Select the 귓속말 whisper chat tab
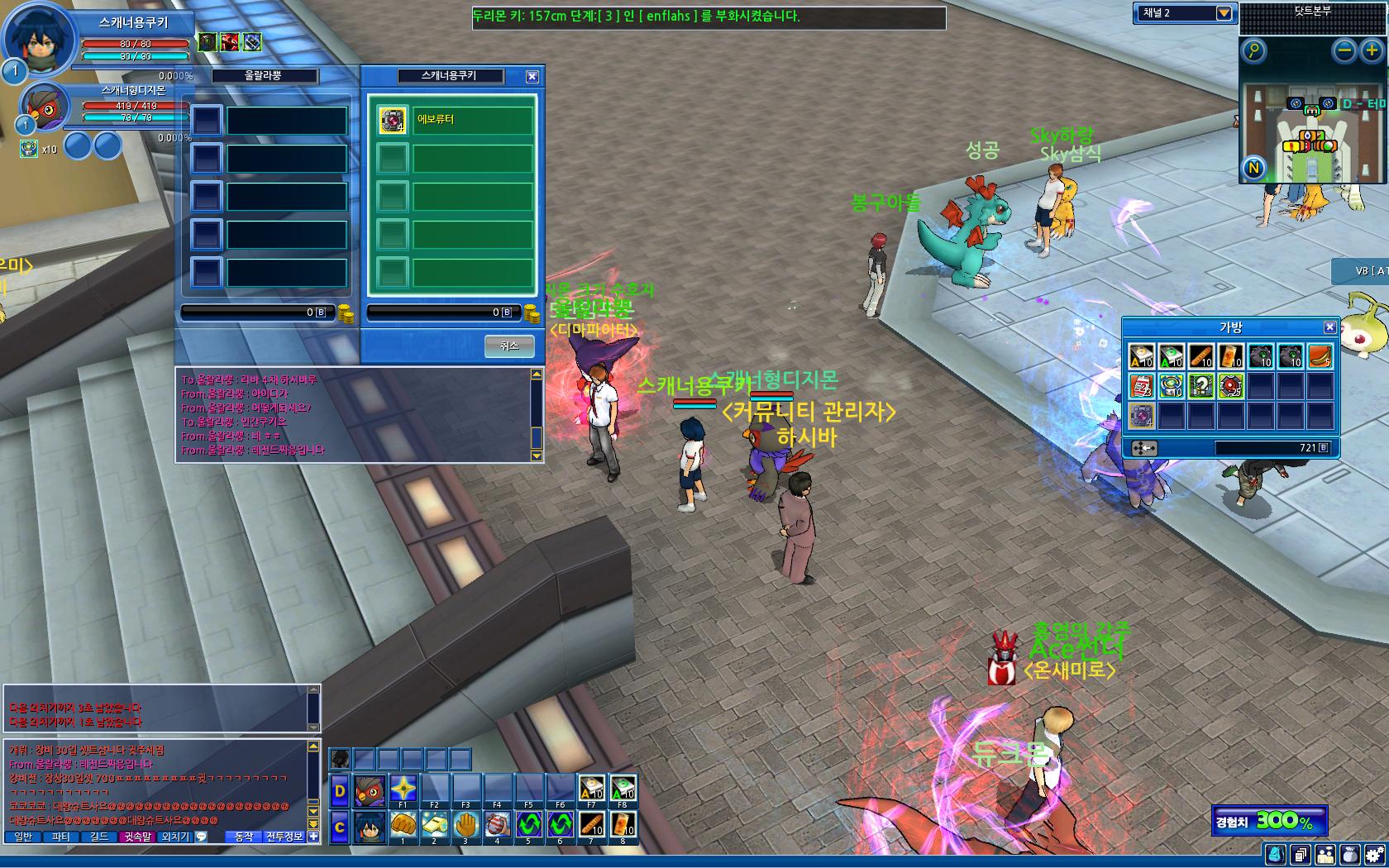Image resolution: width=1389 pixels, height=868 pixels. click(x=137, y=837)
